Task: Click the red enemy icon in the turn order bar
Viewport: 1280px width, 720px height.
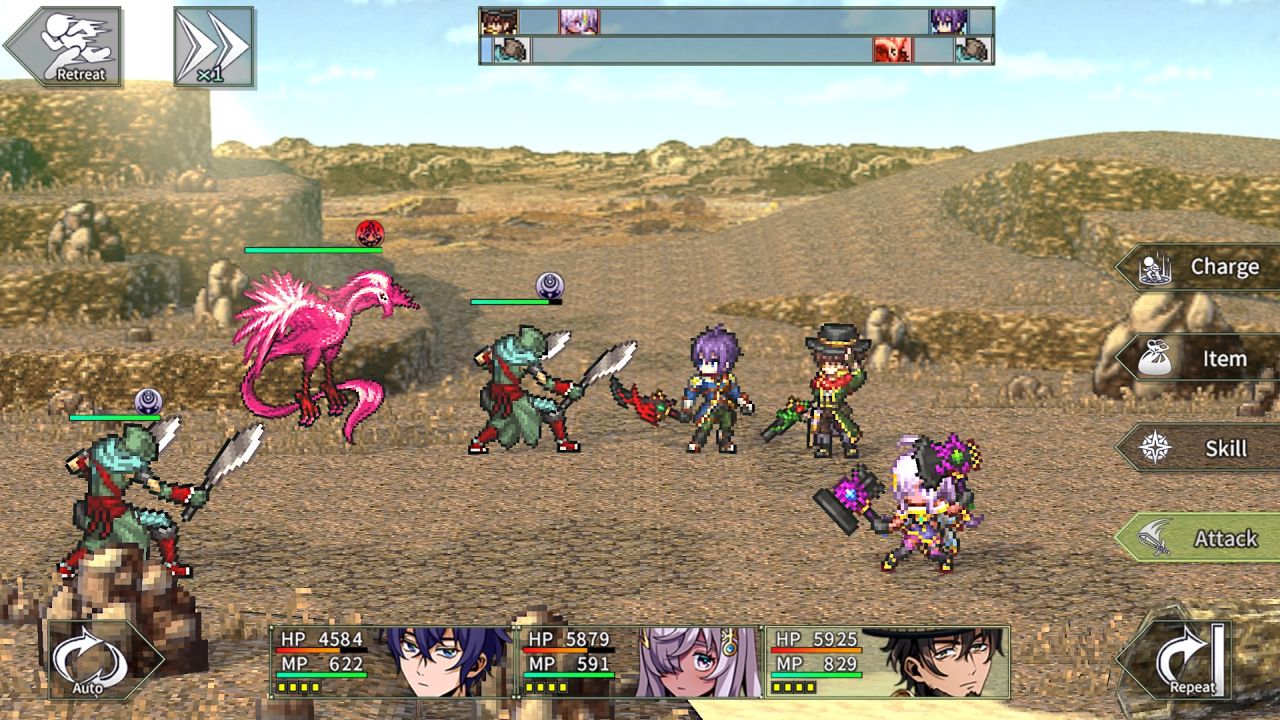Action: point(892,47)
